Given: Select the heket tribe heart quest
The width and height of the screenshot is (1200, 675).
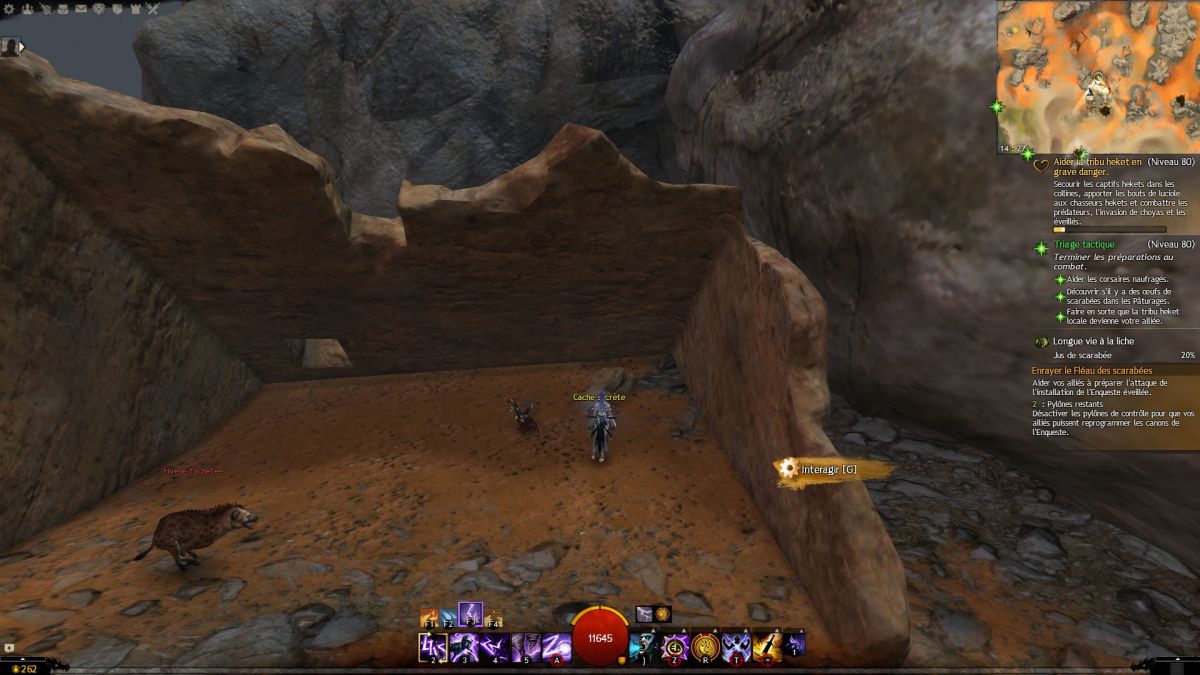Looking at the screenshot, I should (x=1090, y=165).
